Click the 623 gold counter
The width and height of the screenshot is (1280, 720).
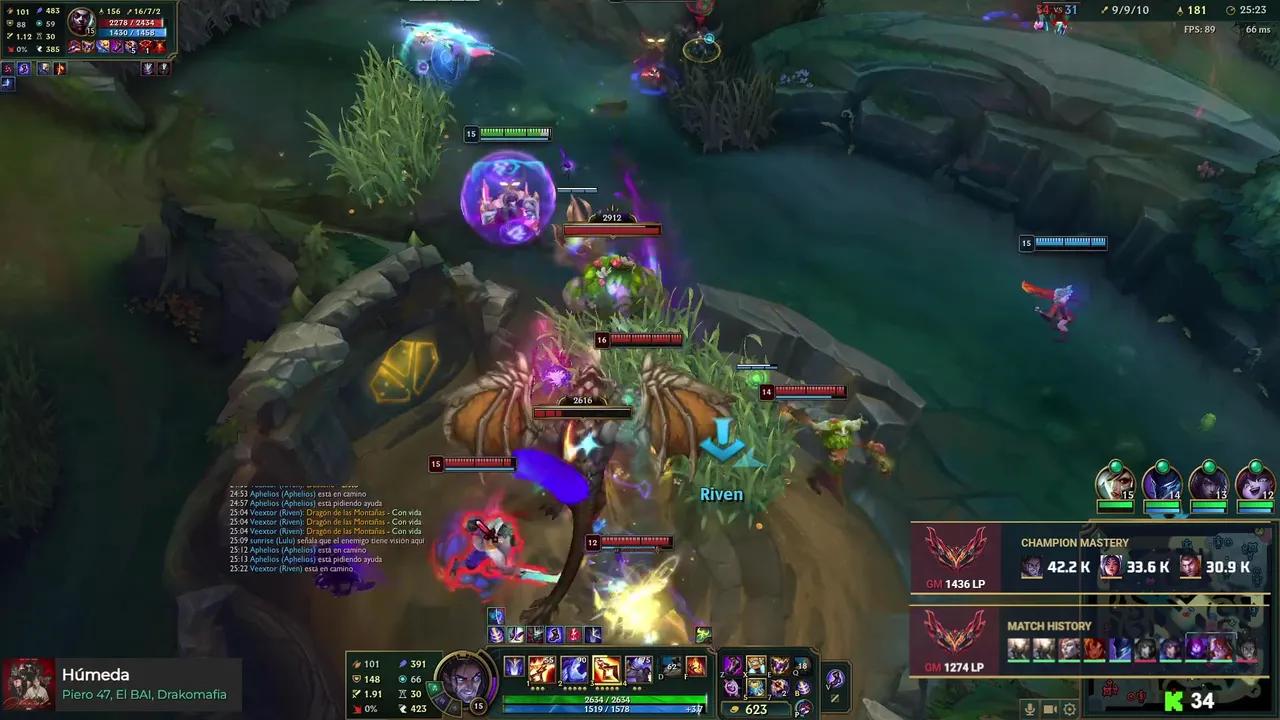(x=758, y=708)
